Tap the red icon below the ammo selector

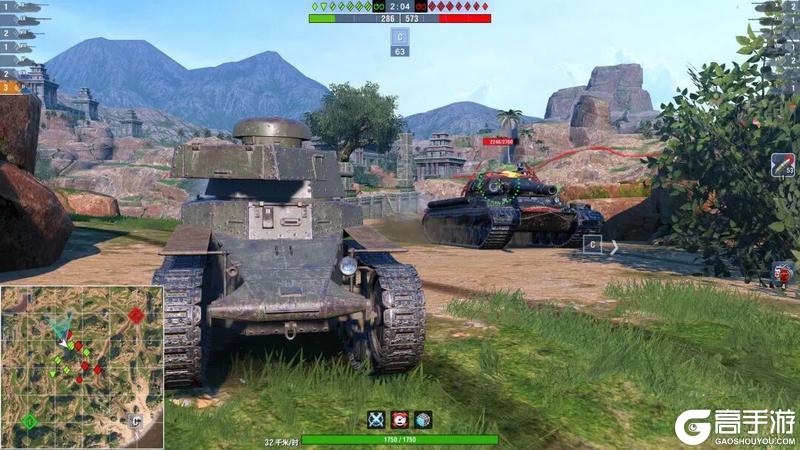tap(783, 272)
